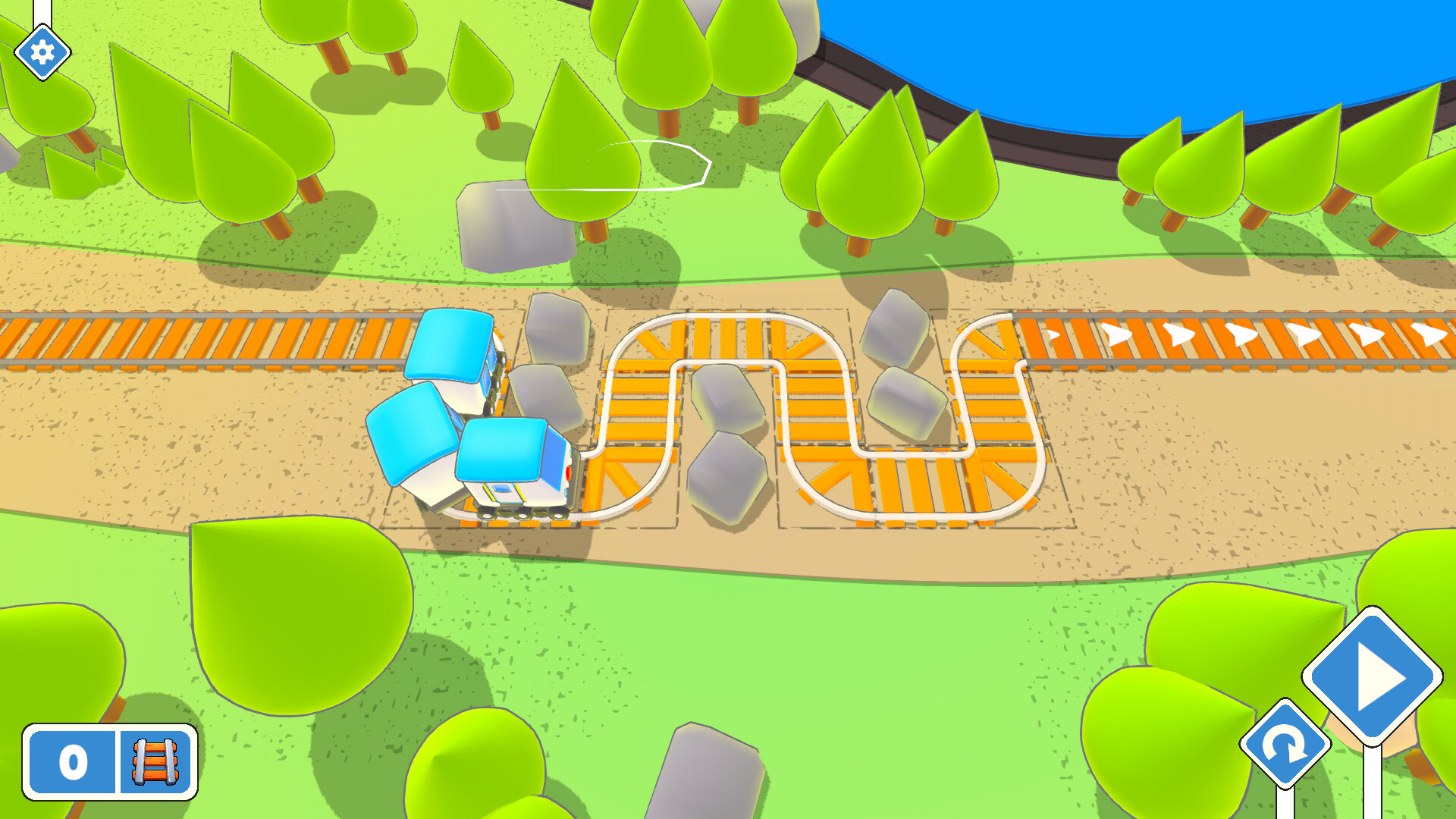
Task: Open the settings gear sign
Action: [42, 52]
